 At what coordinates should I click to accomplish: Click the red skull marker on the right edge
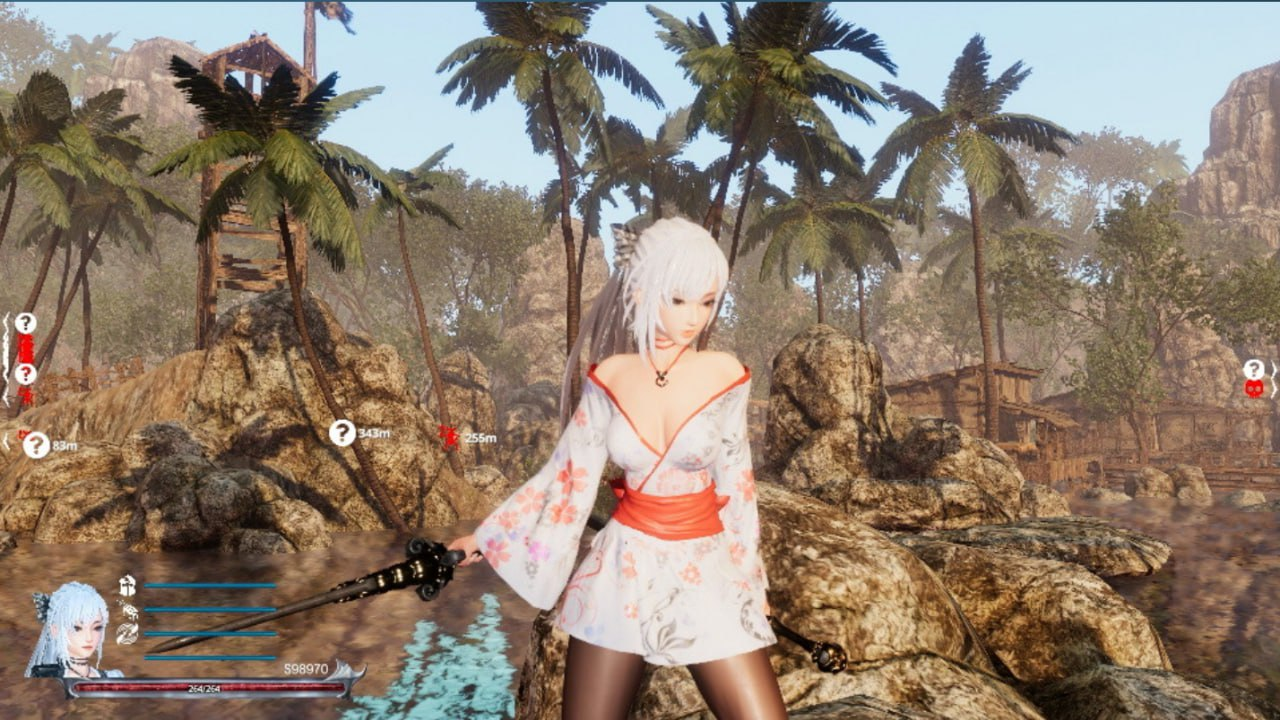[x=1253, y=389]
